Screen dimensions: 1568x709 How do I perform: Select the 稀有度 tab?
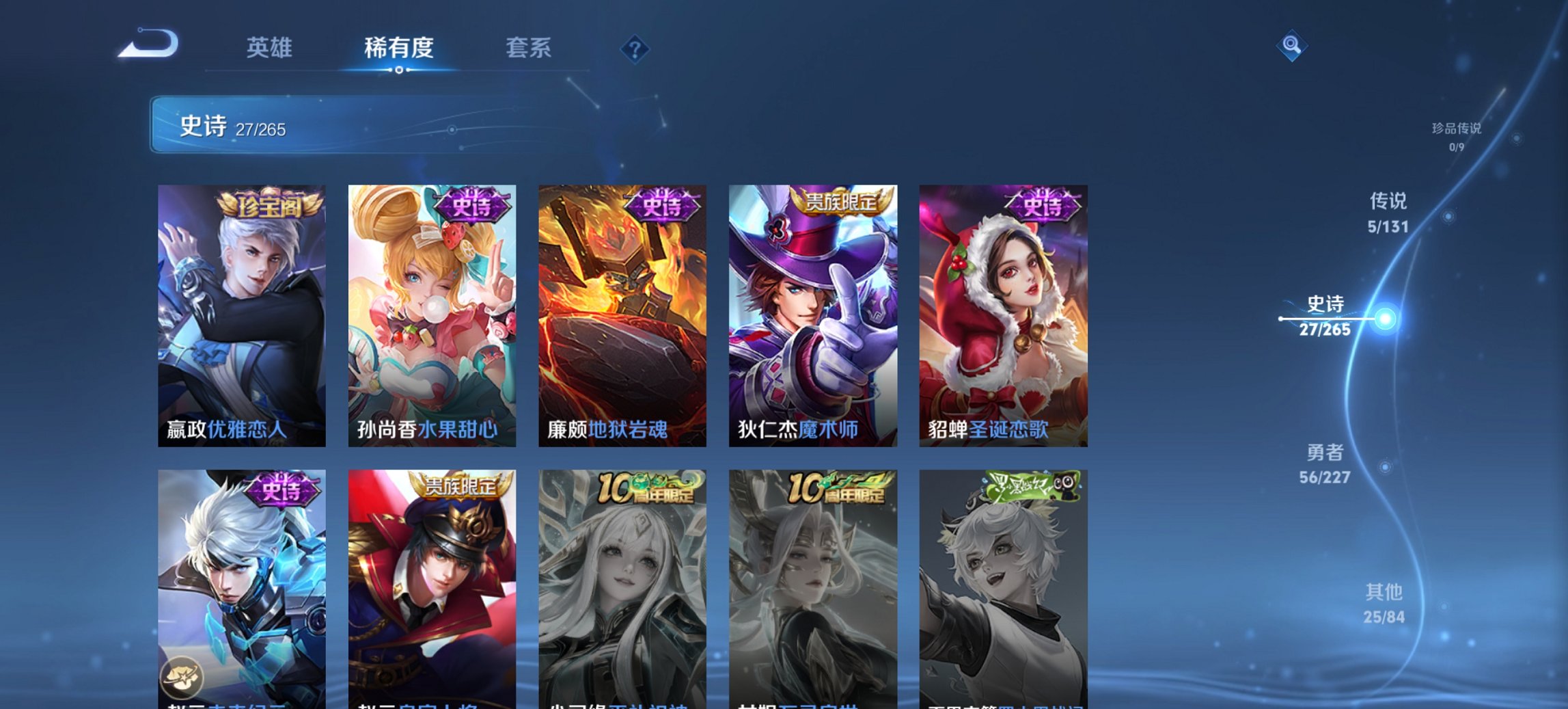point(400,48)
